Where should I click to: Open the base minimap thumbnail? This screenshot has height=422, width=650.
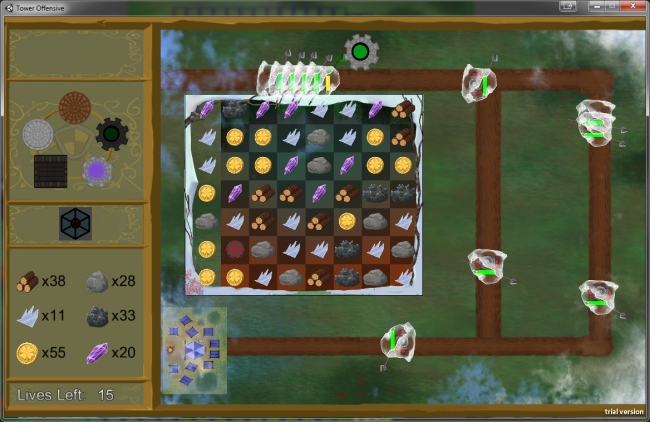coord(194,349)
